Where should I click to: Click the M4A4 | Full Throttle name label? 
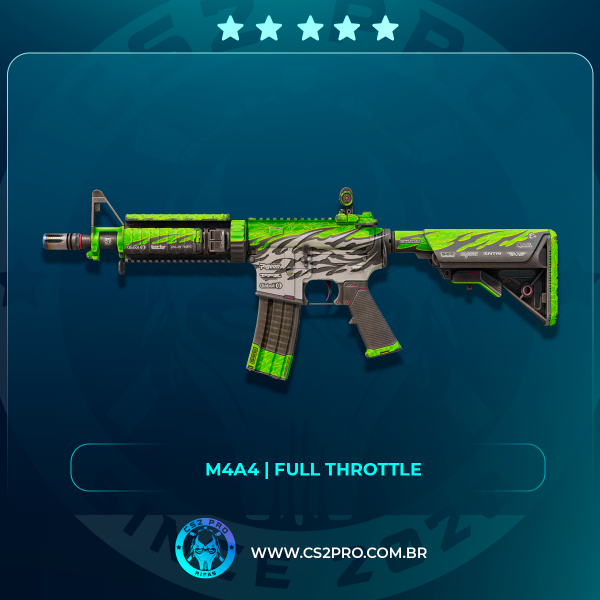click(307, 469)
